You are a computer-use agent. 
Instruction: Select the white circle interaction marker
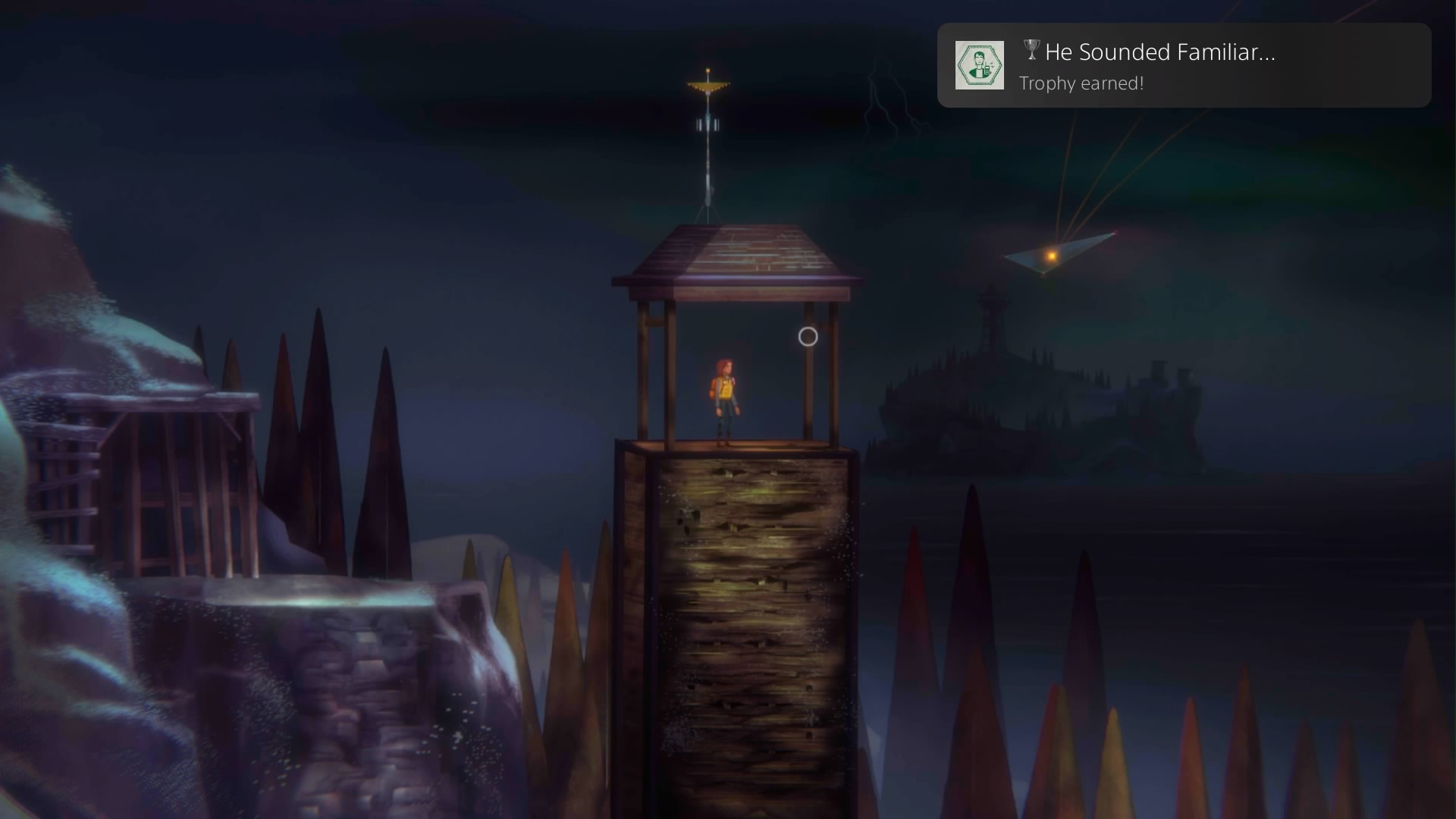click(808, 337)
